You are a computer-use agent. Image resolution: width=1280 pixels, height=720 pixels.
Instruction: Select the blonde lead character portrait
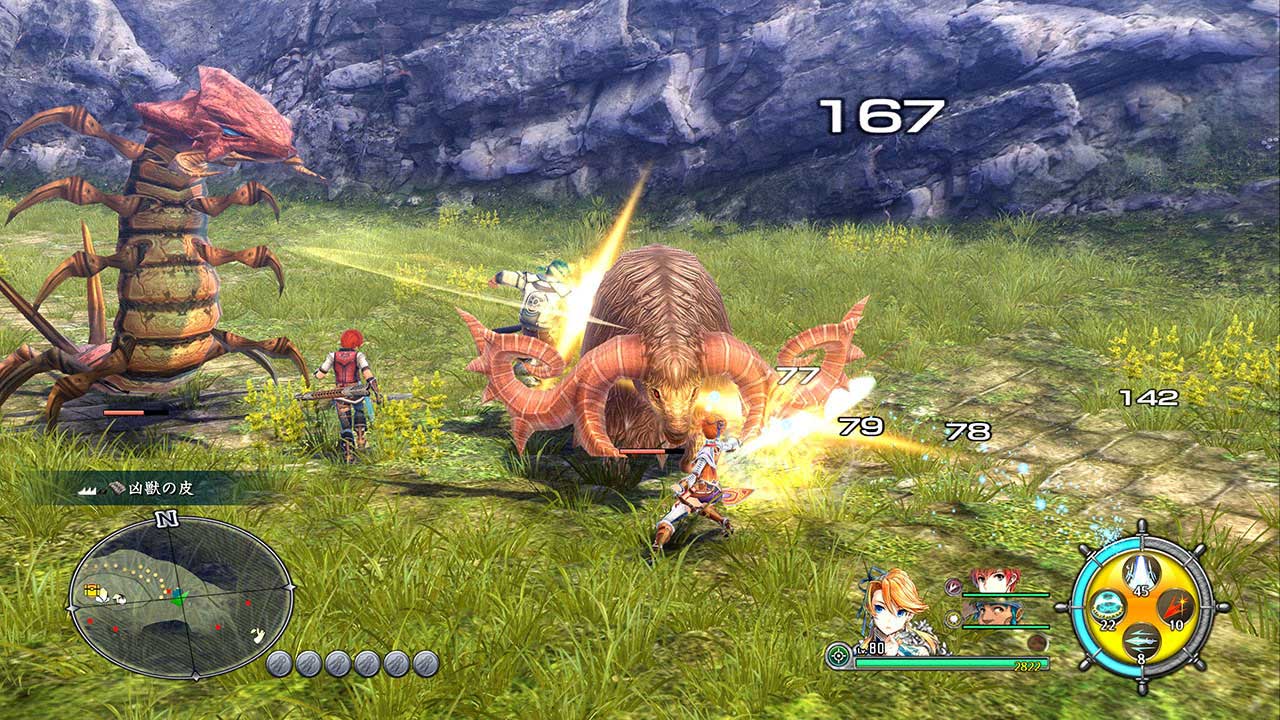(893, 610)
